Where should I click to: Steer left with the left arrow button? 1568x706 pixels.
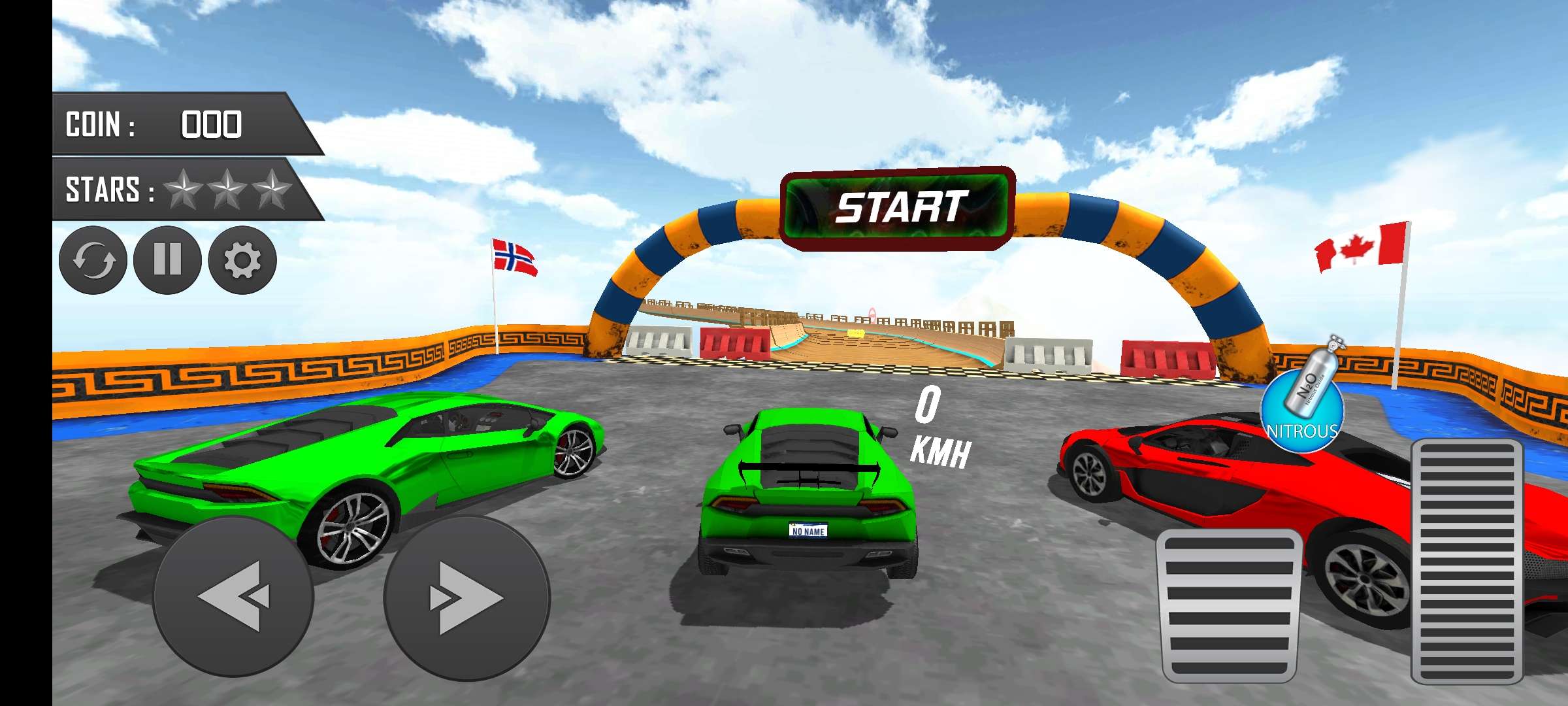click(x=233, y=596)
